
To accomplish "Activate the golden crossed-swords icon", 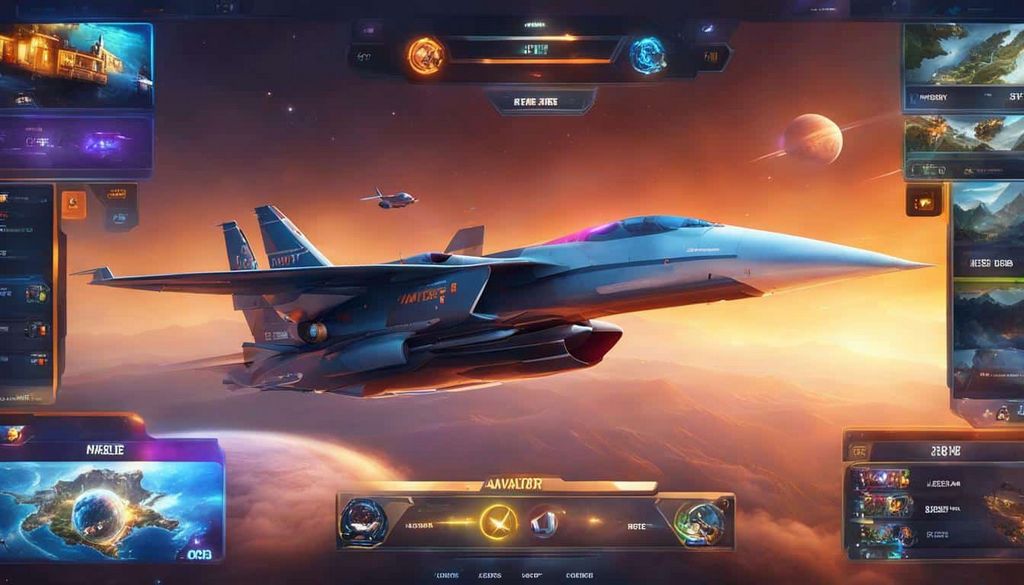I will (x=497, y=521).
